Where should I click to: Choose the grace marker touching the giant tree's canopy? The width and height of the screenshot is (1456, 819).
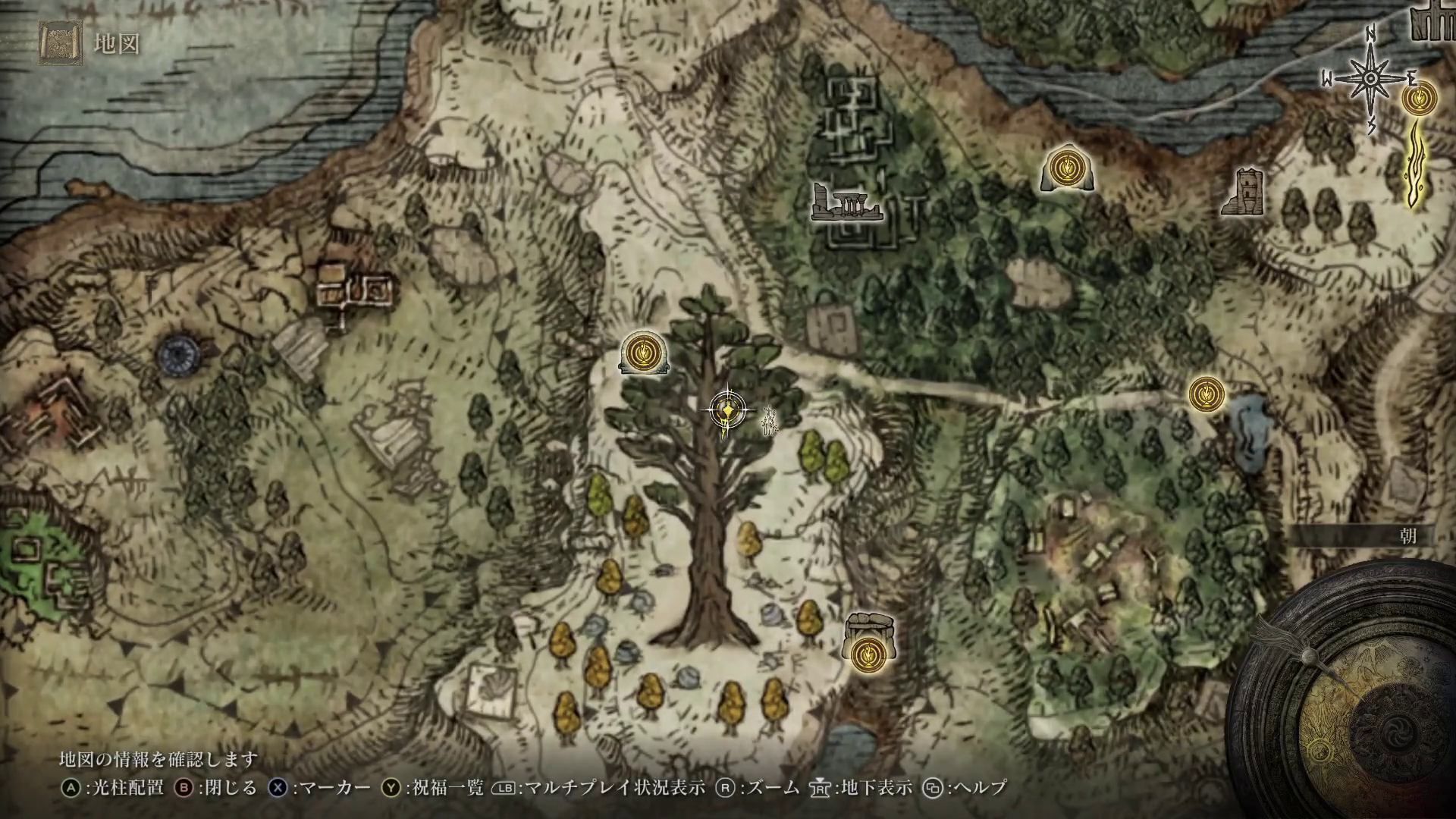(644, 353)
